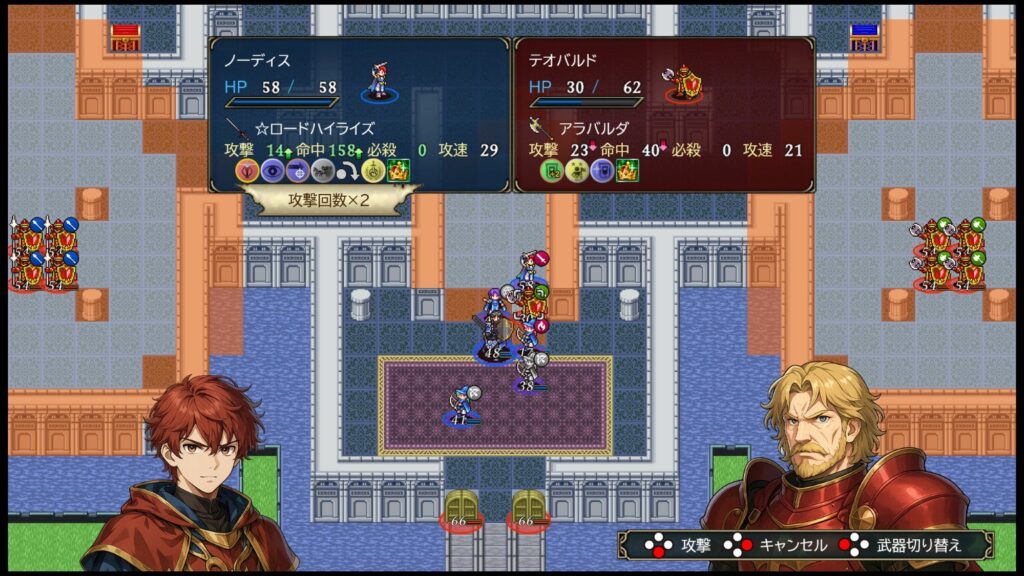1024x576 pixels.
Task: Click the blue crosshair skill icon
Action: 297,170
